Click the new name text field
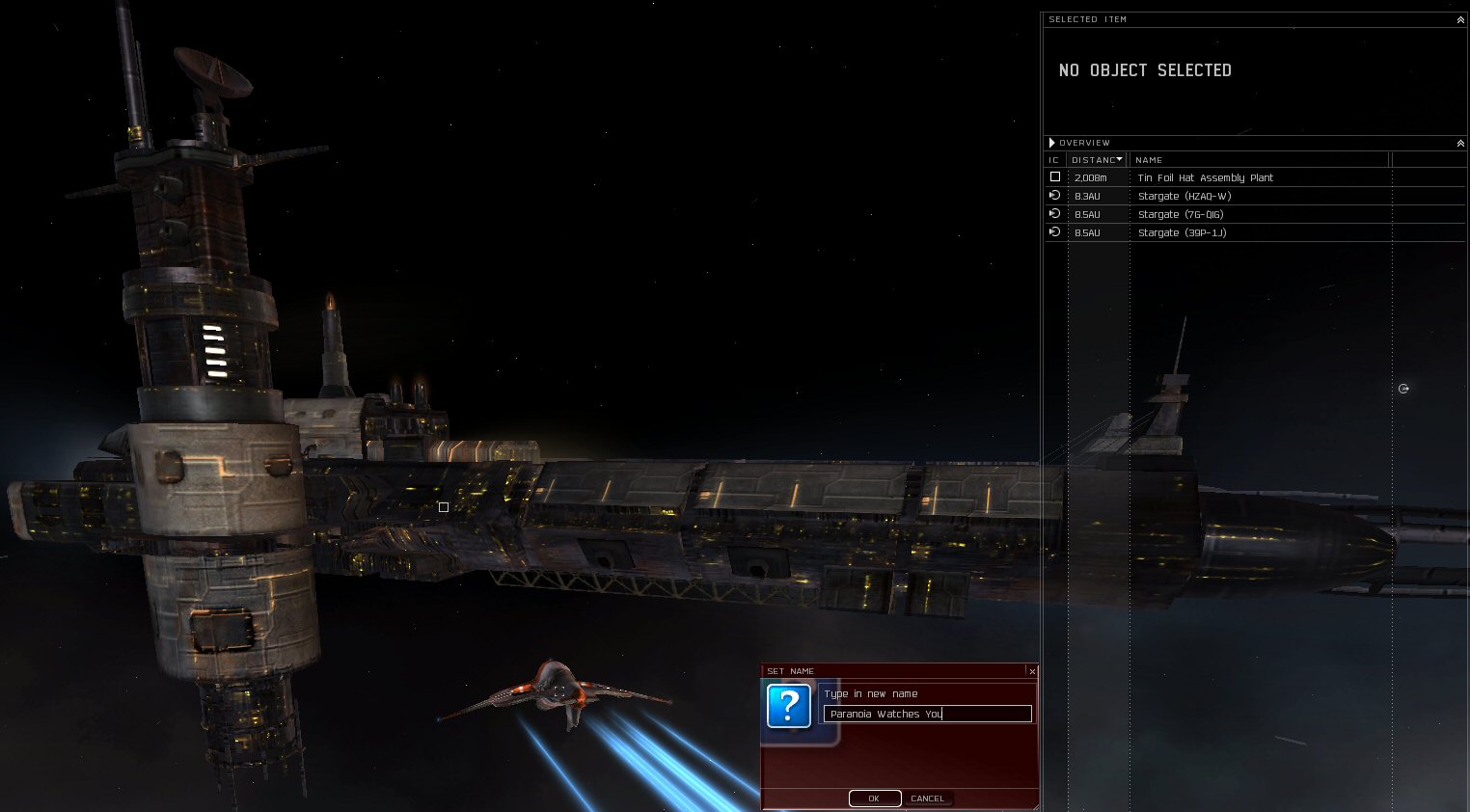 pyautogui.click(x=927, y=714)
